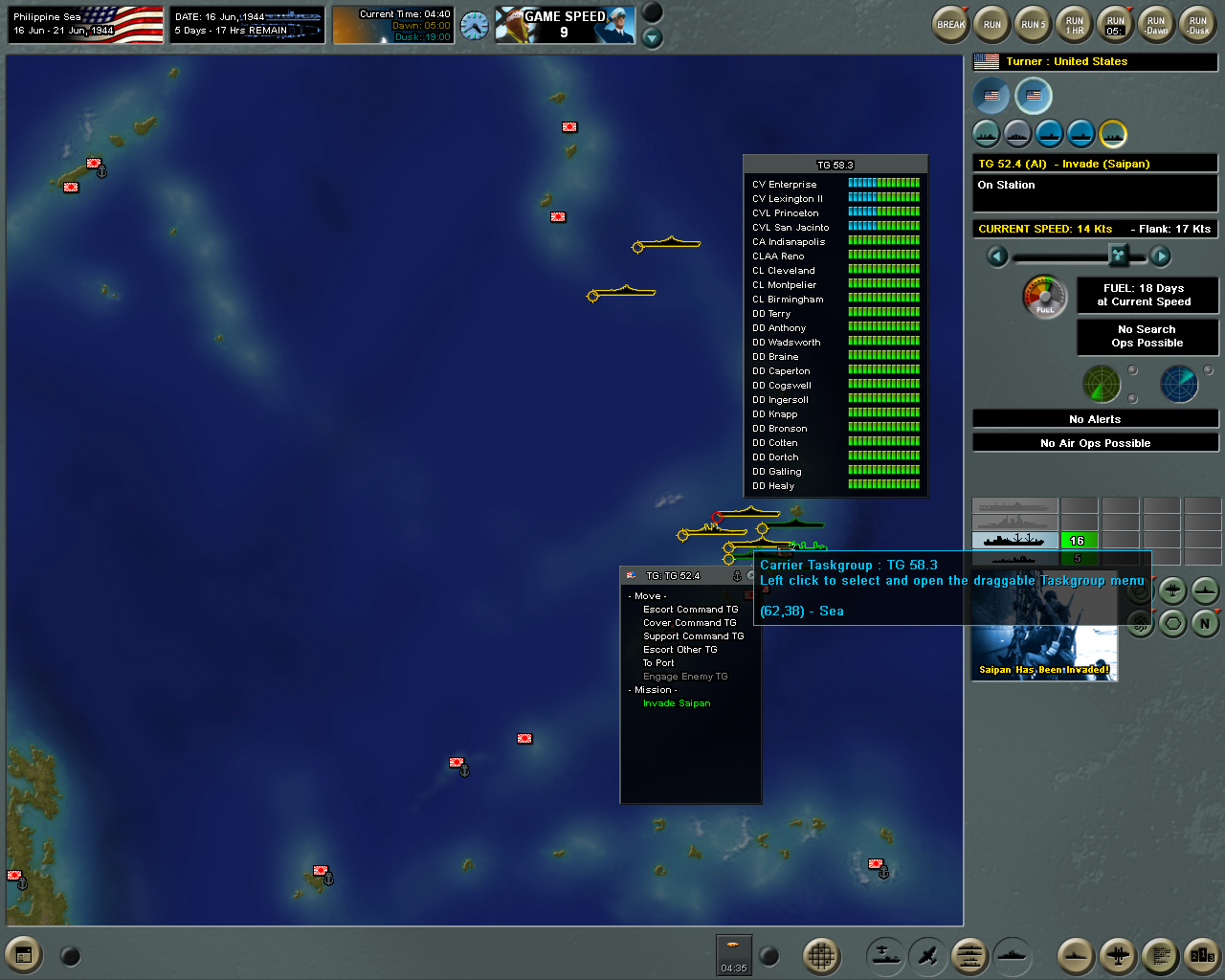Collapse the Mission section of the taskgroup menu
The width and height of the screenshot is (1225, 980).
coord(653,689)
